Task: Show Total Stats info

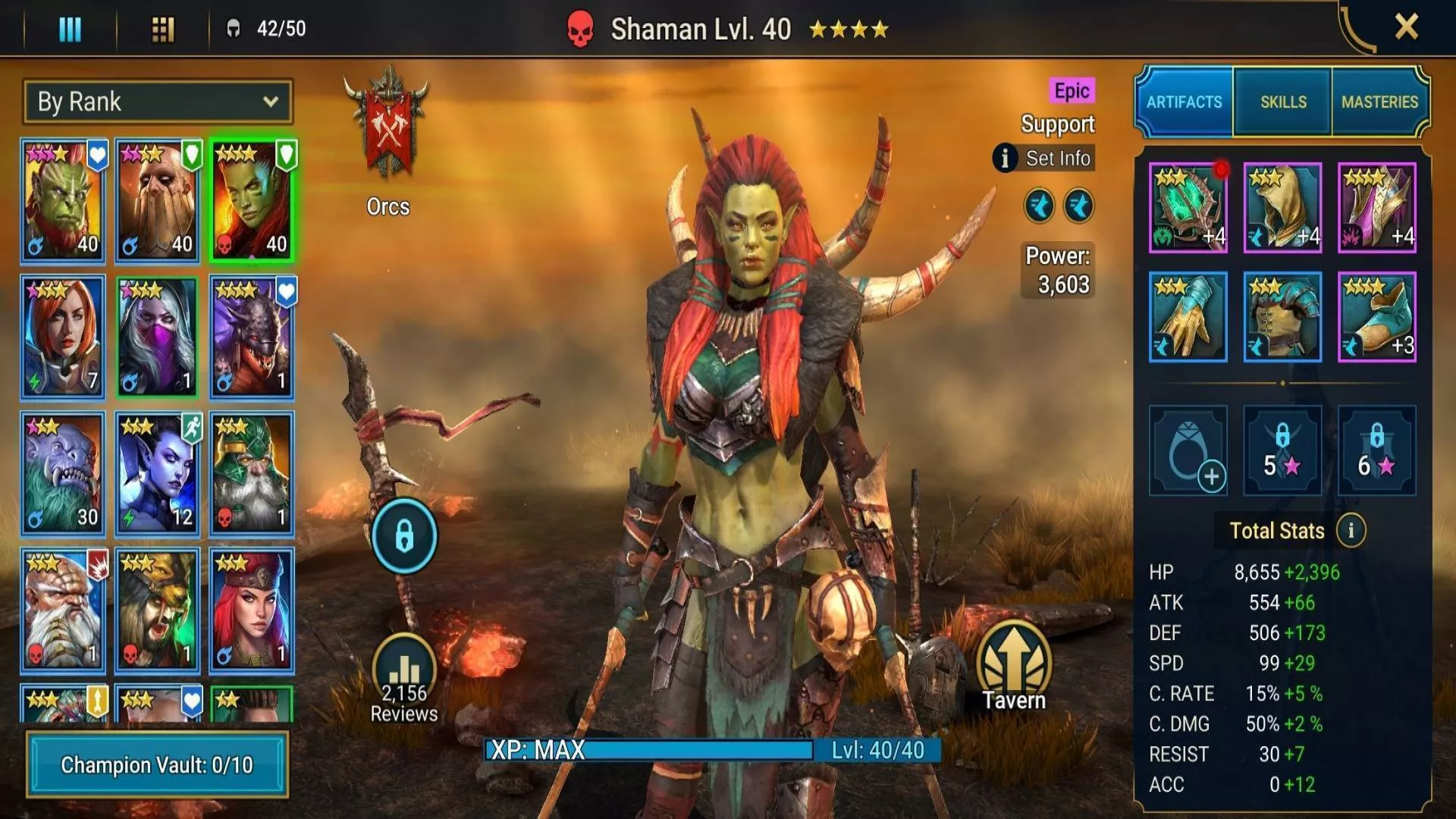Action: pos(1351,531)
